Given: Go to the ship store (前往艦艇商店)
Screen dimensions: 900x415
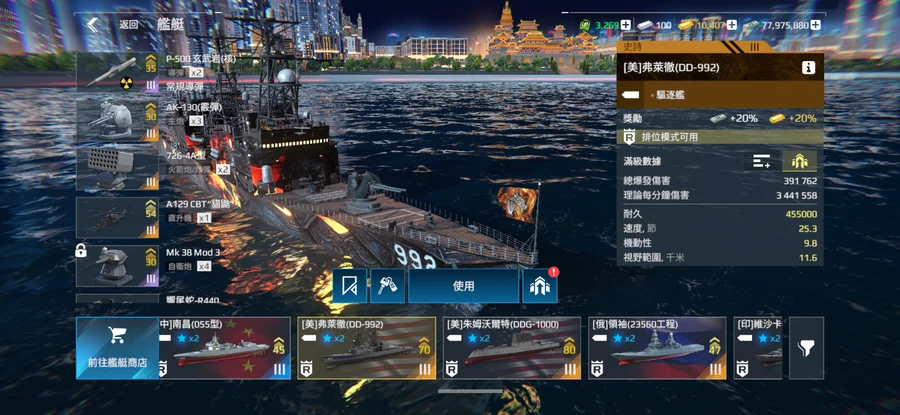Looking at the screenshot, I should coord(116,348).
